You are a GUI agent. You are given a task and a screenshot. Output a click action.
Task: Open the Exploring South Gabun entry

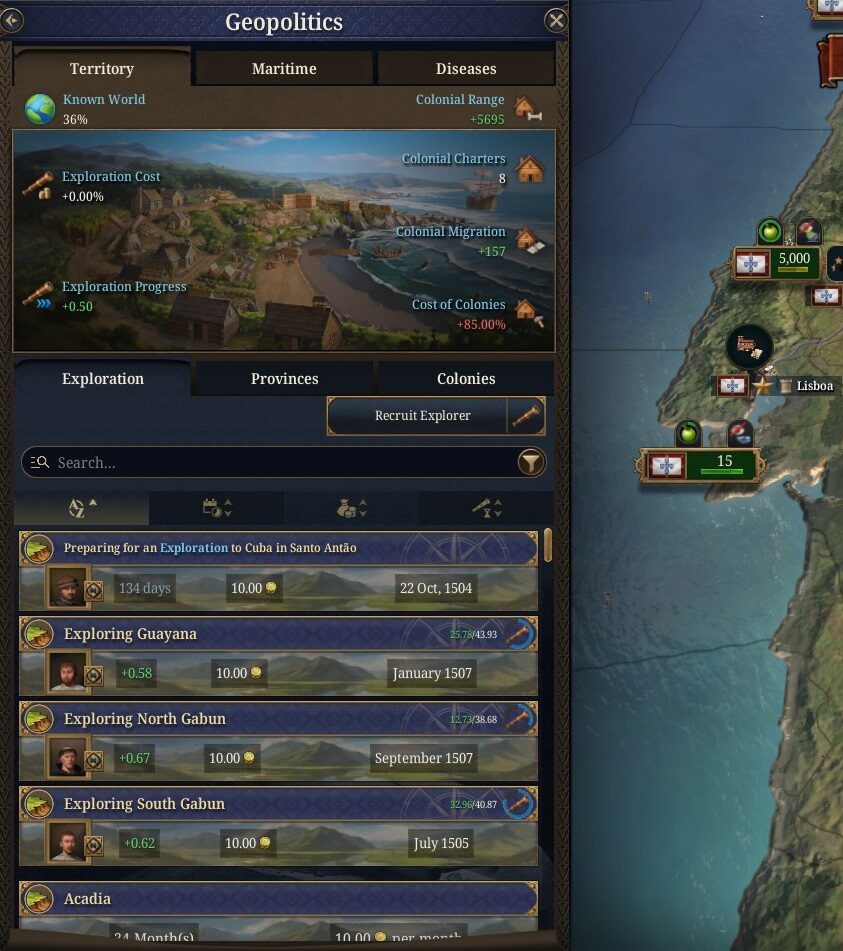(250, 804)
